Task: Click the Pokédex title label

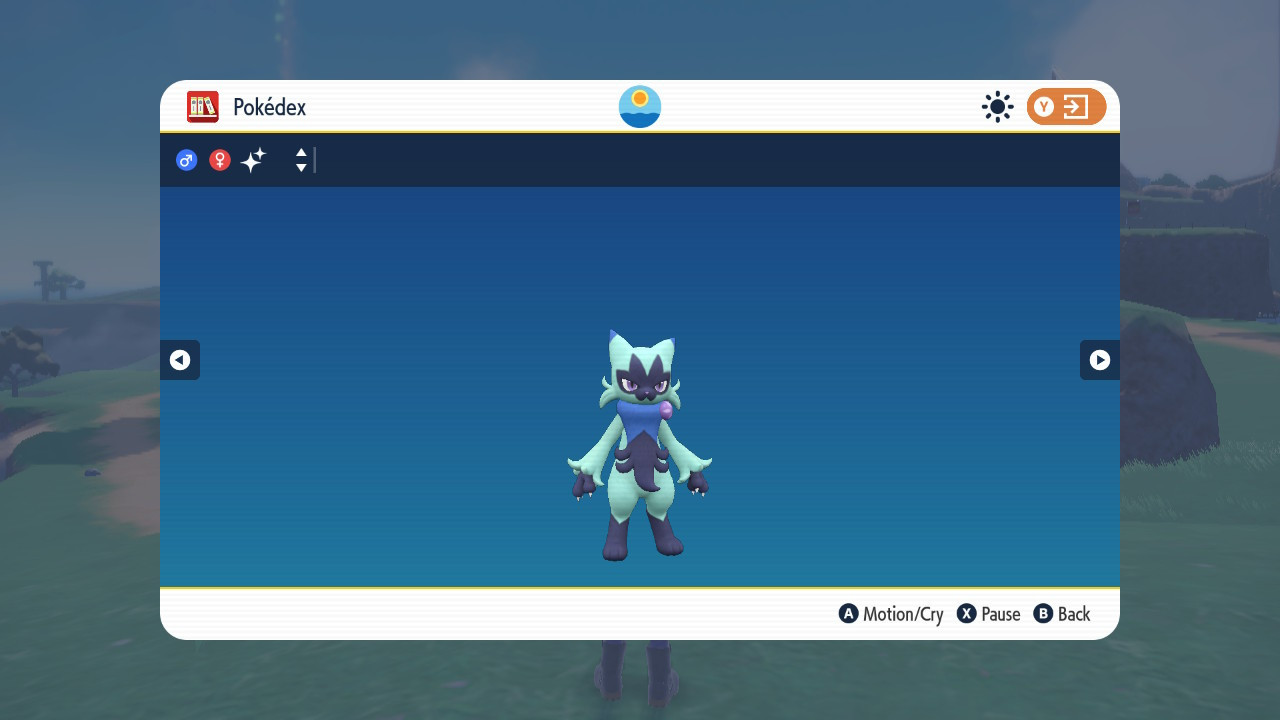Action: (269, 107)
